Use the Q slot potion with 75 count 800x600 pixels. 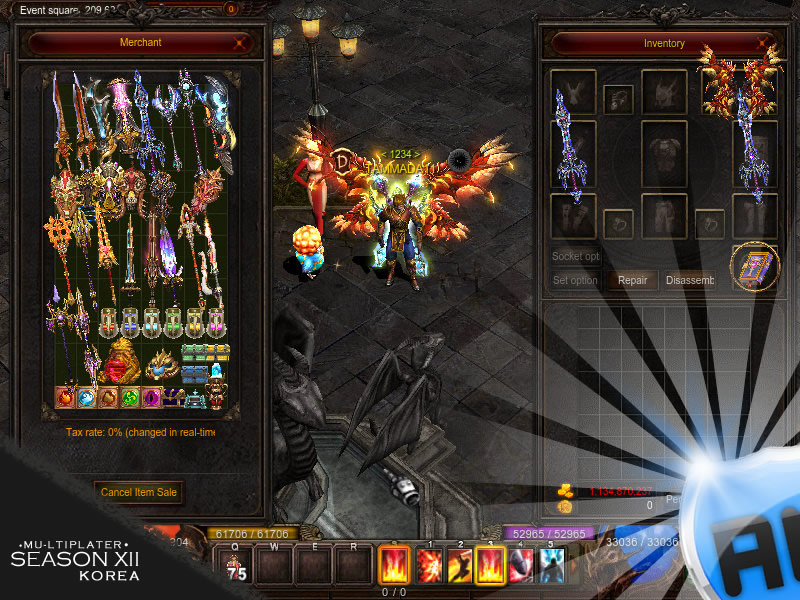click(238, 566)
